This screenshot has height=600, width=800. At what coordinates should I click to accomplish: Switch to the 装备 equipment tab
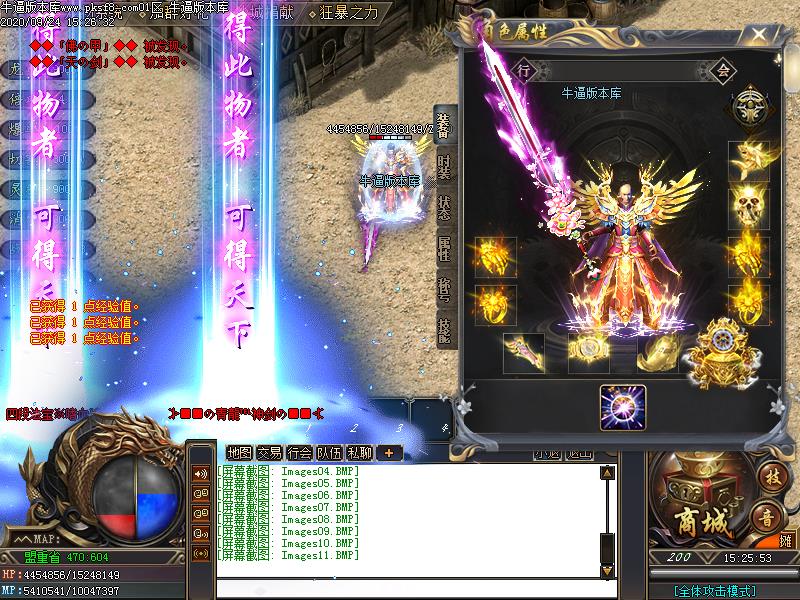444,126
